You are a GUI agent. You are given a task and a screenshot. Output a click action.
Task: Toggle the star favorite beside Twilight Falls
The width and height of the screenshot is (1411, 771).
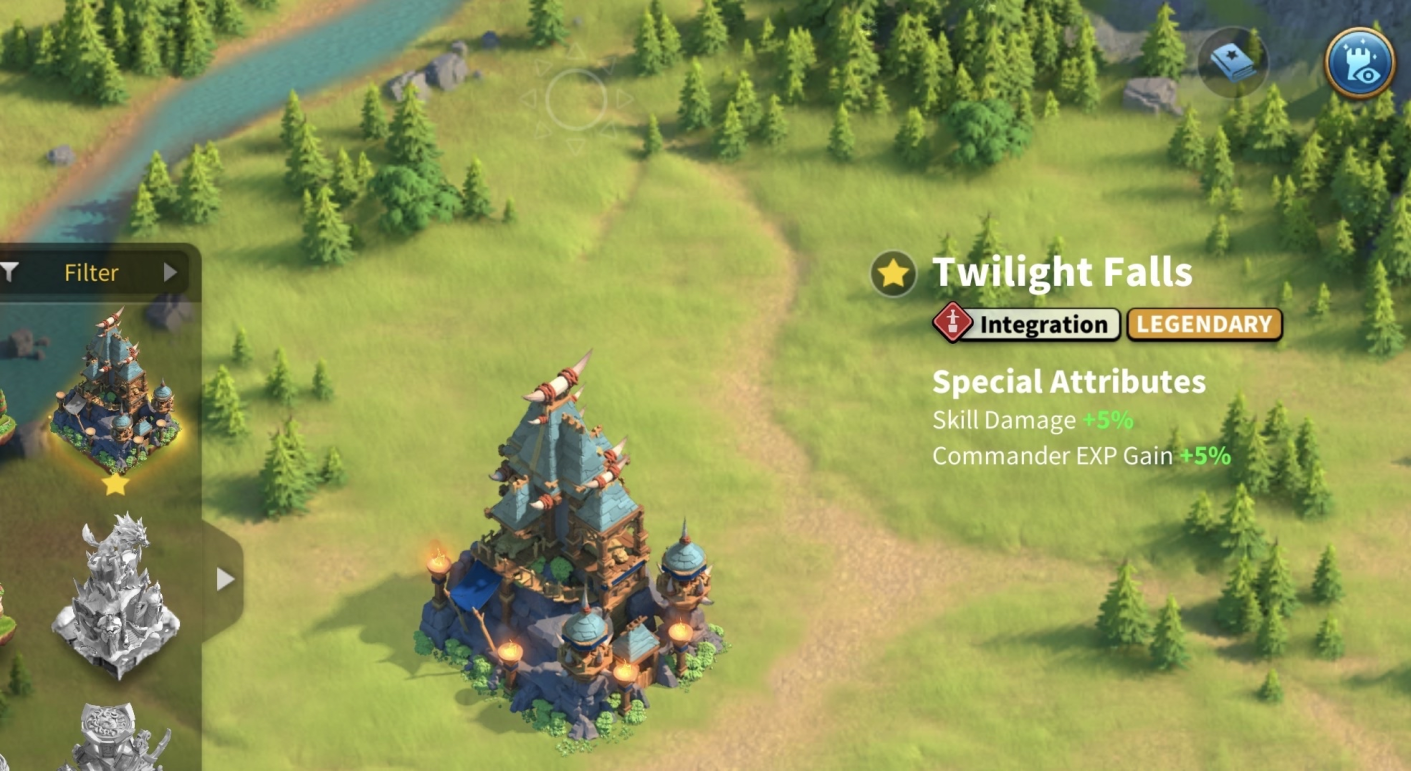pyautogui.click(x=893, y=273)
